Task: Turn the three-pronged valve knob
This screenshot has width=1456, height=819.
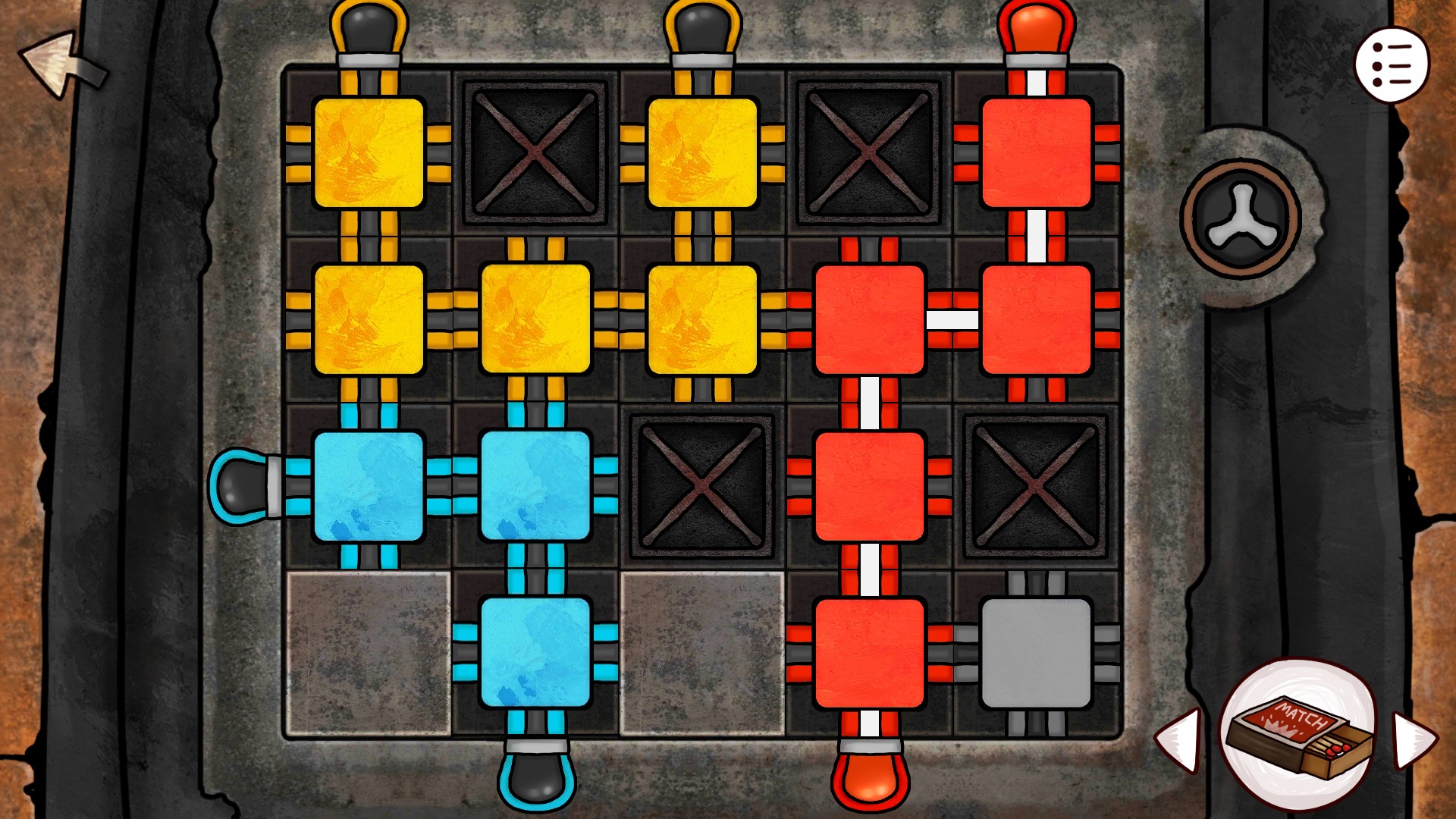Action: click(x=1242, y=216)
